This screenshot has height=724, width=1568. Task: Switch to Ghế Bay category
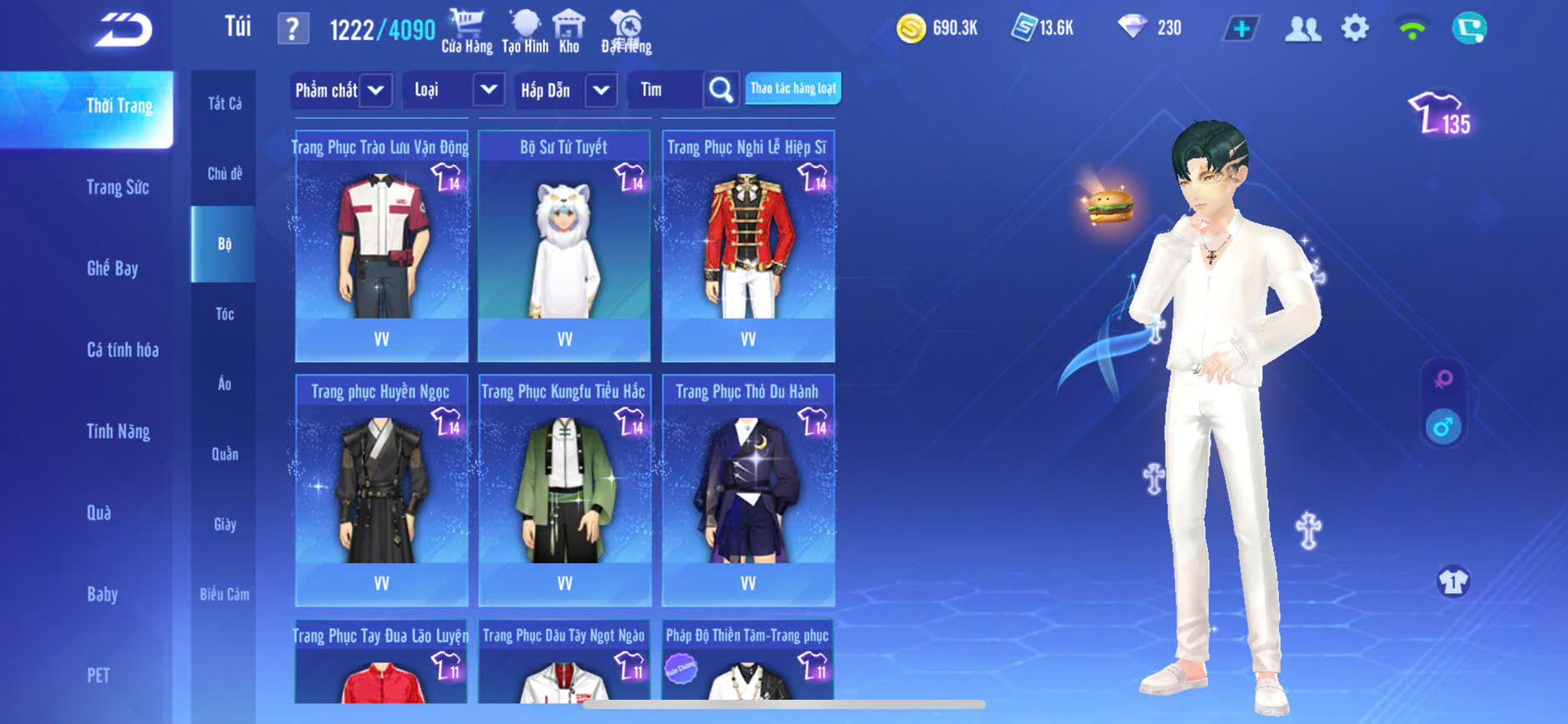(112, 268)
